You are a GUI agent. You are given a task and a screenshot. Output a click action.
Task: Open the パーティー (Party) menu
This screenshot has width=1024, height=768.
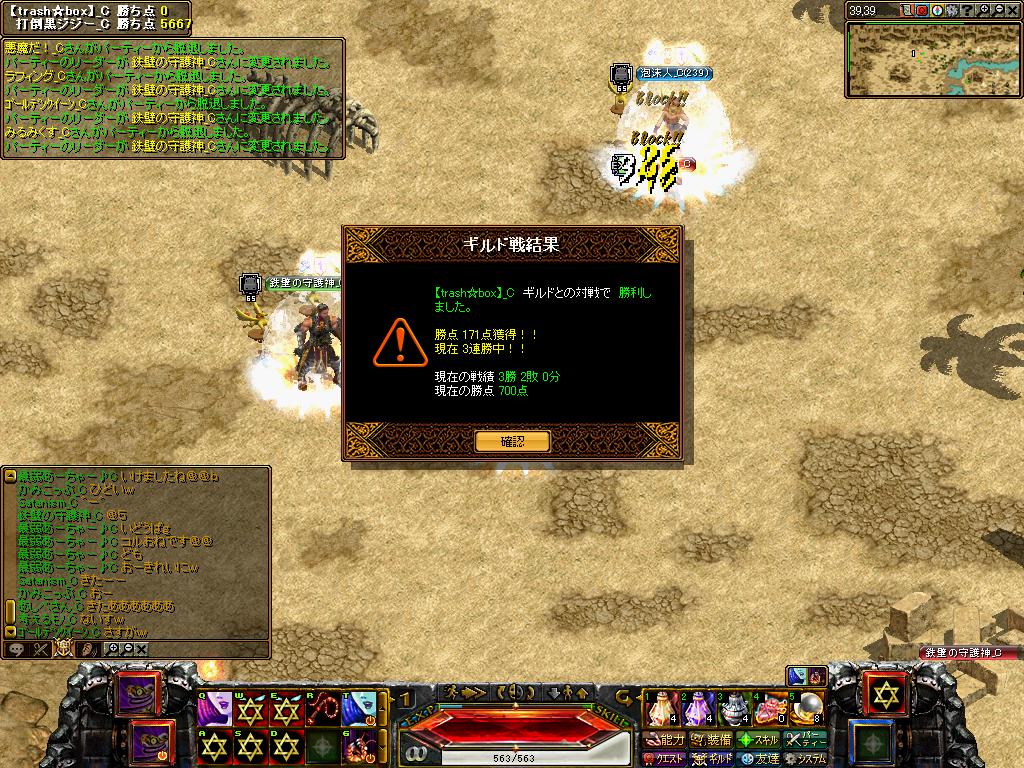tap(806, 740)
